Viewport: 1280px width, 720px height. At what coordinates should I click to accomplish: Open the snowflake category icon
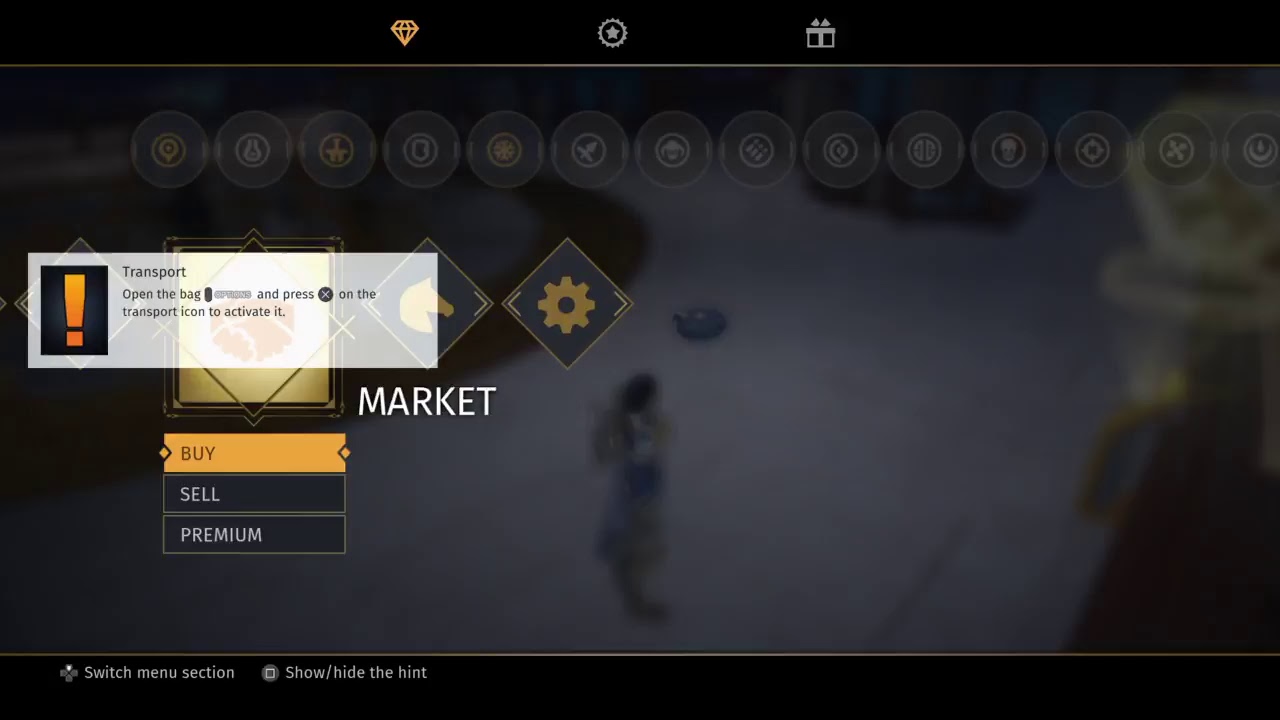point(504,150)
